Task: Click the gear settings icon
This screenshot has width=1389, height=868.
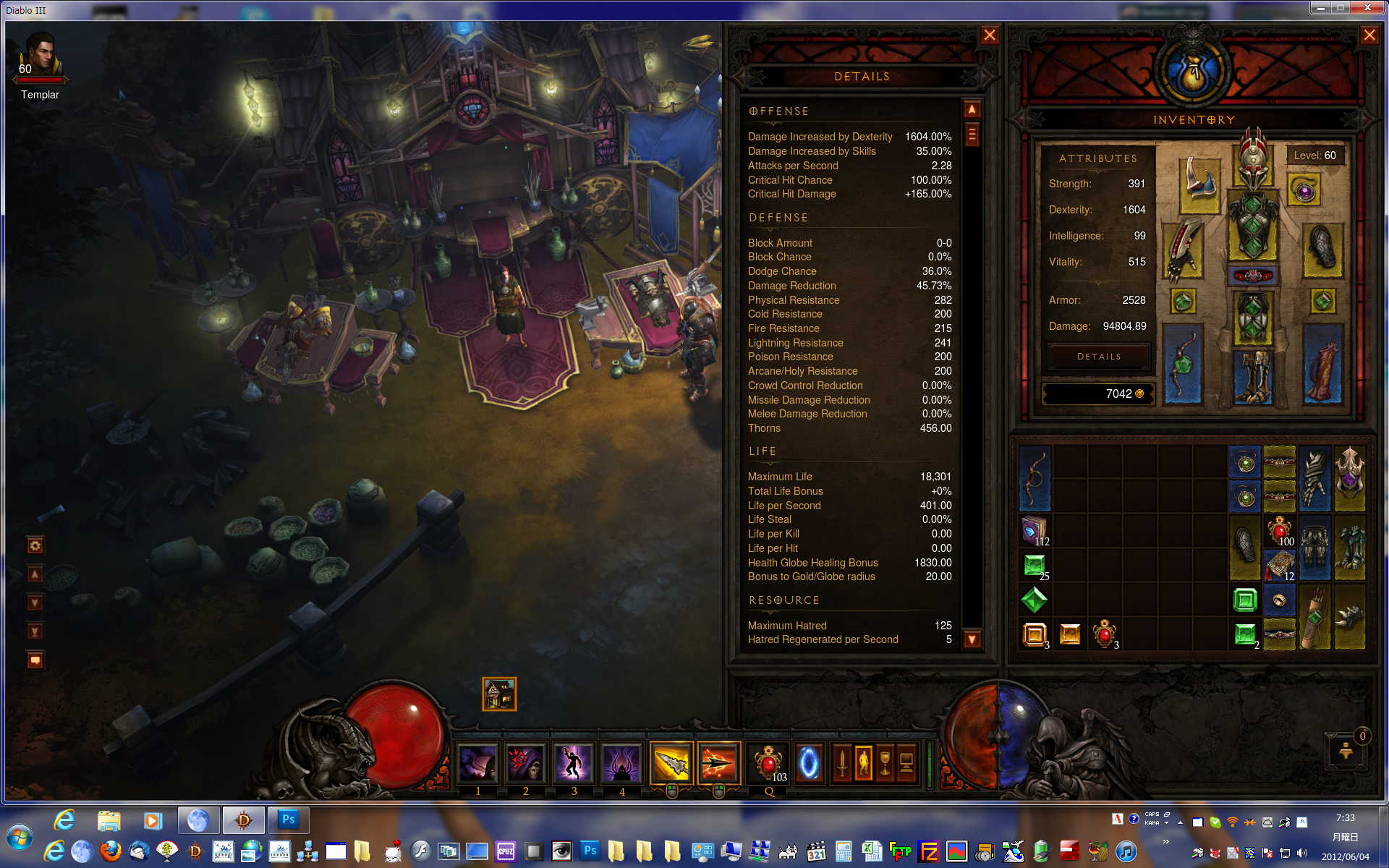Action: (35, 545)
